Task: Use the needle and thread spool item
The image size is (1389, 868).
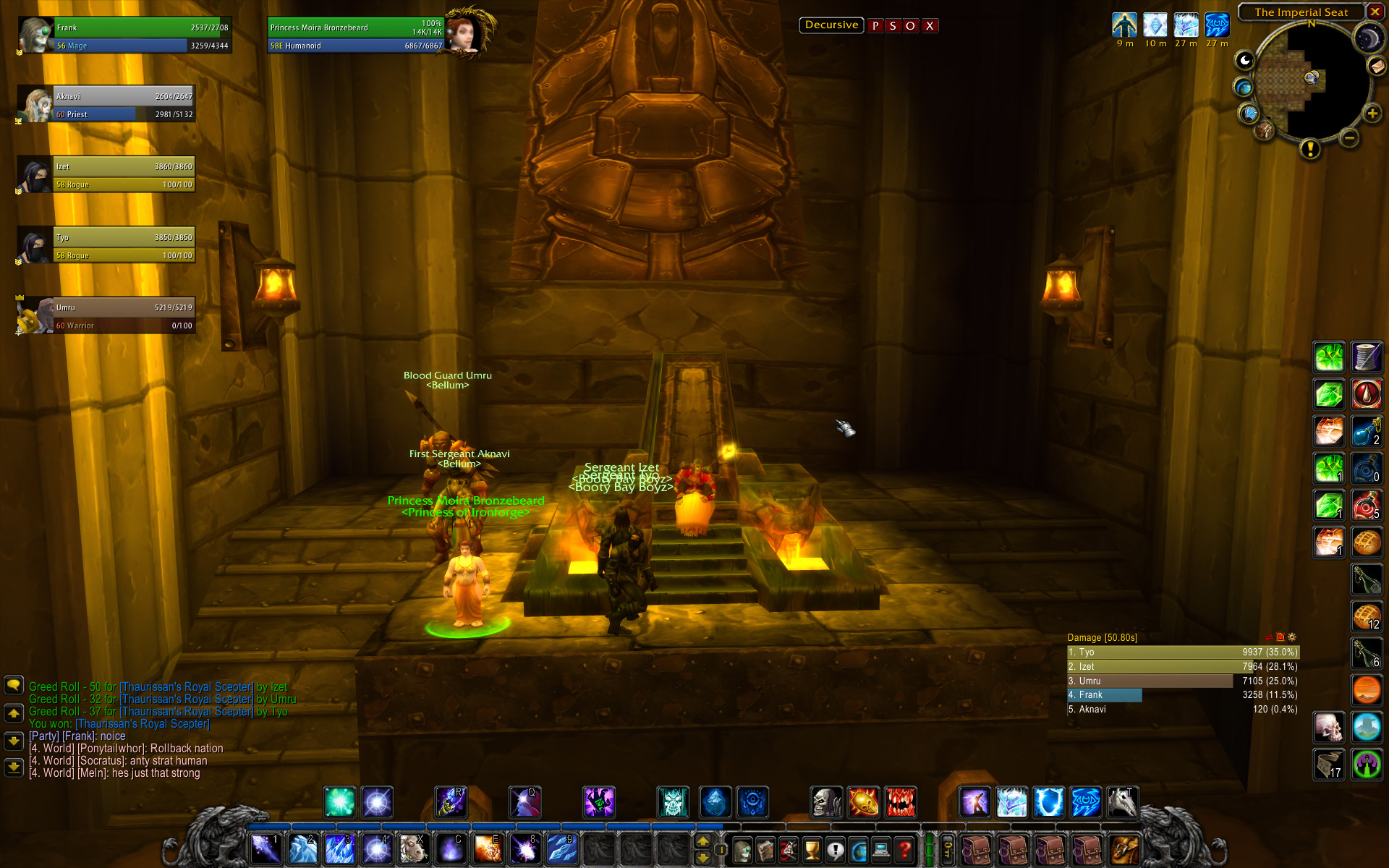Action: [1367, 357]
